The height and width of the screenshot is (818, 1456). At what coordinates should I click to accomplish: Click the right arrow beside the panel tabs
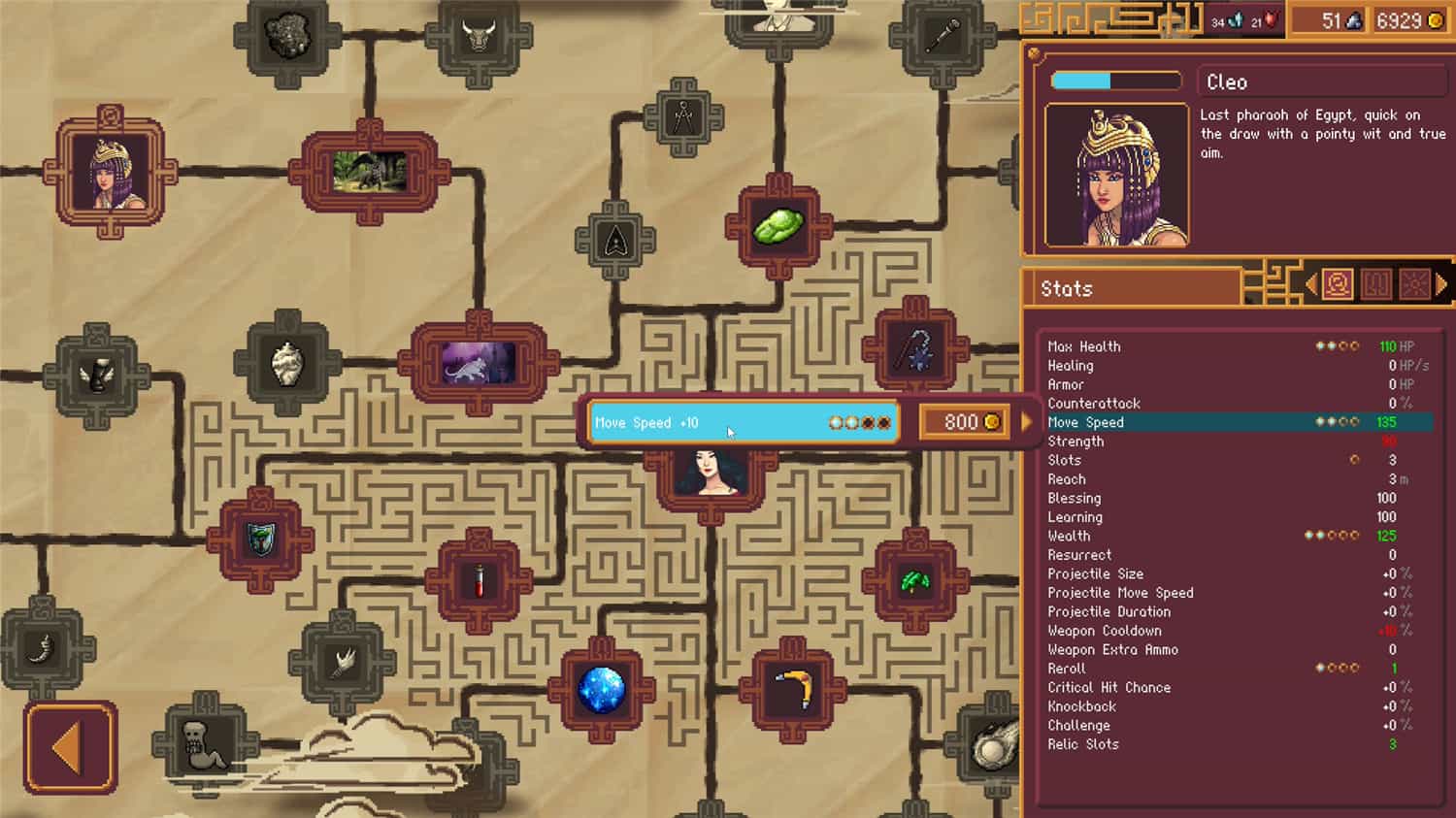click(x=1441, y=282)
